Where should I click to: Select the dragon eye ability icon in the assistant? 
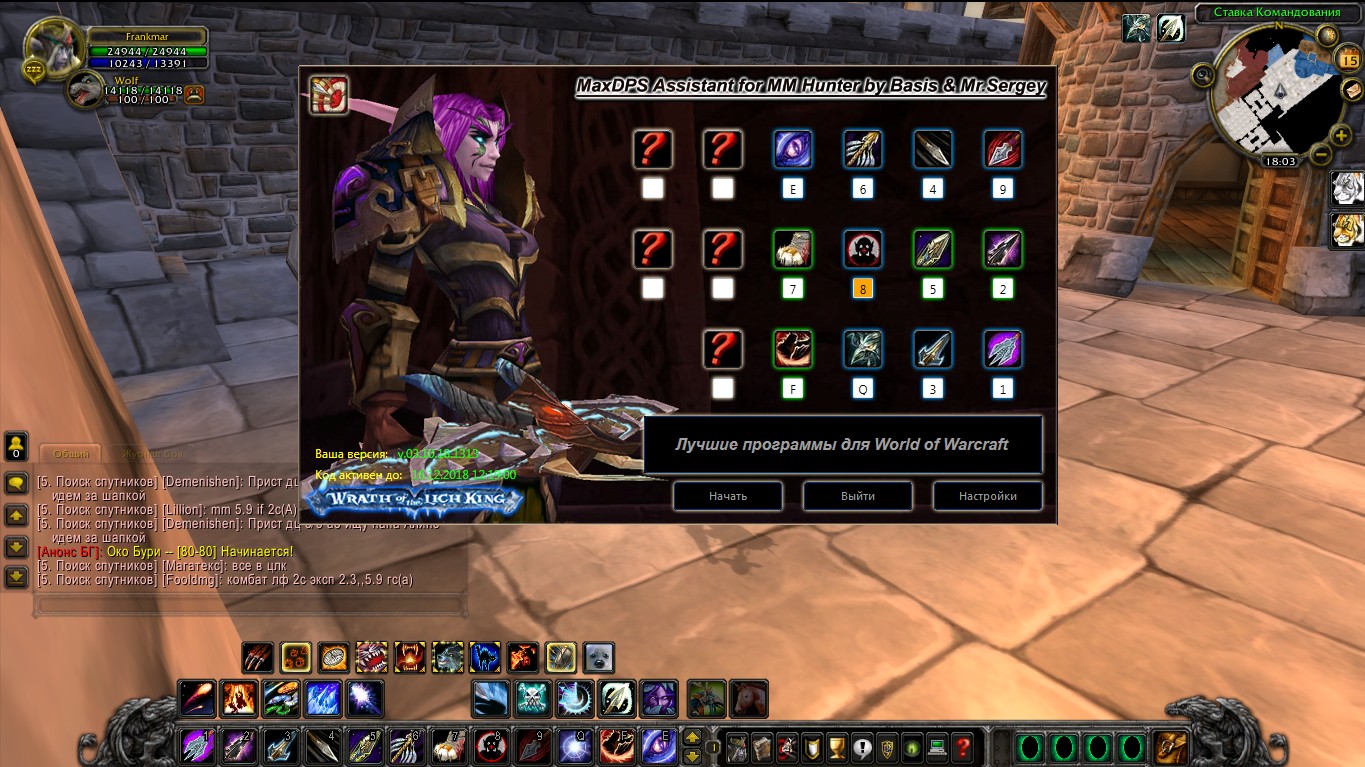[793, 149]
